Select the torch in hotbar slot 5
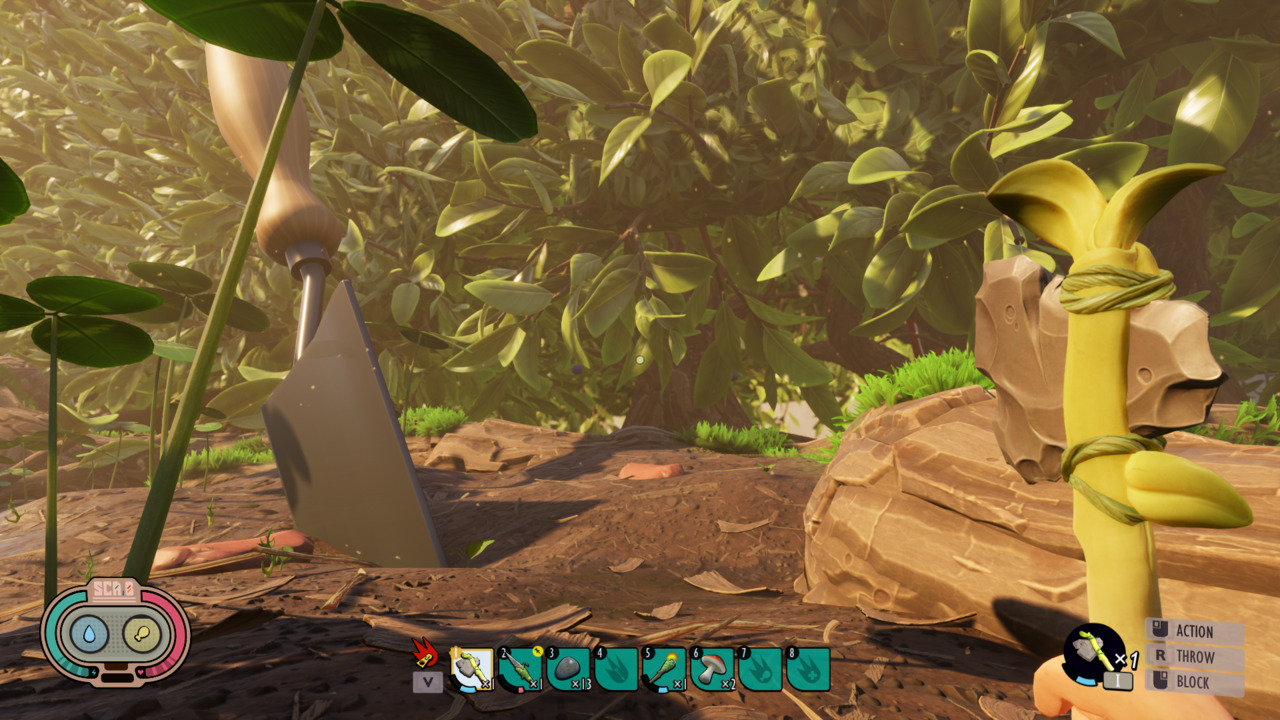This screenshot has height=720, width=1280. [x=665, y=668]
